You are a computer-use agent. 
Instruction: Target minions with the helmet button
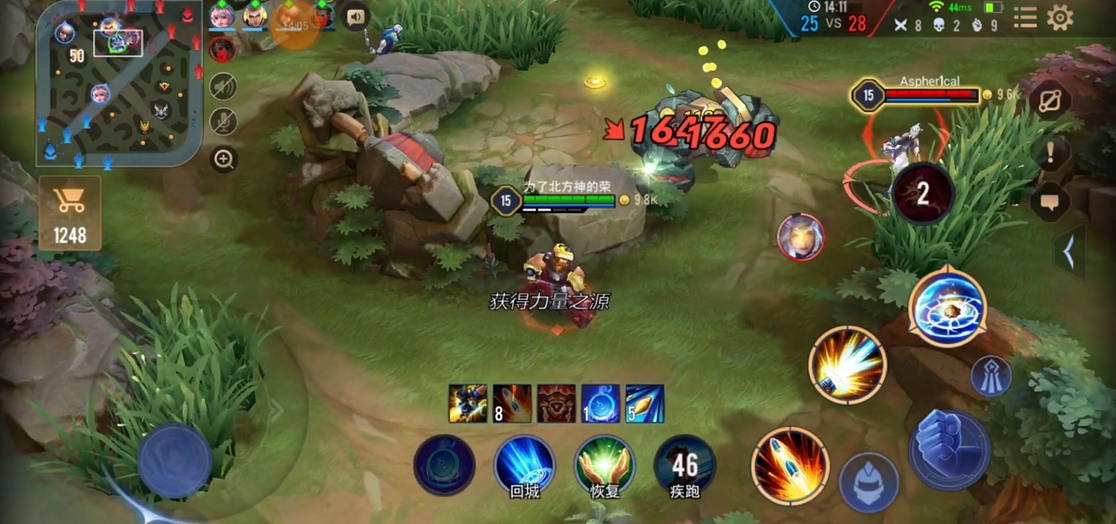(x=868, y=482)
